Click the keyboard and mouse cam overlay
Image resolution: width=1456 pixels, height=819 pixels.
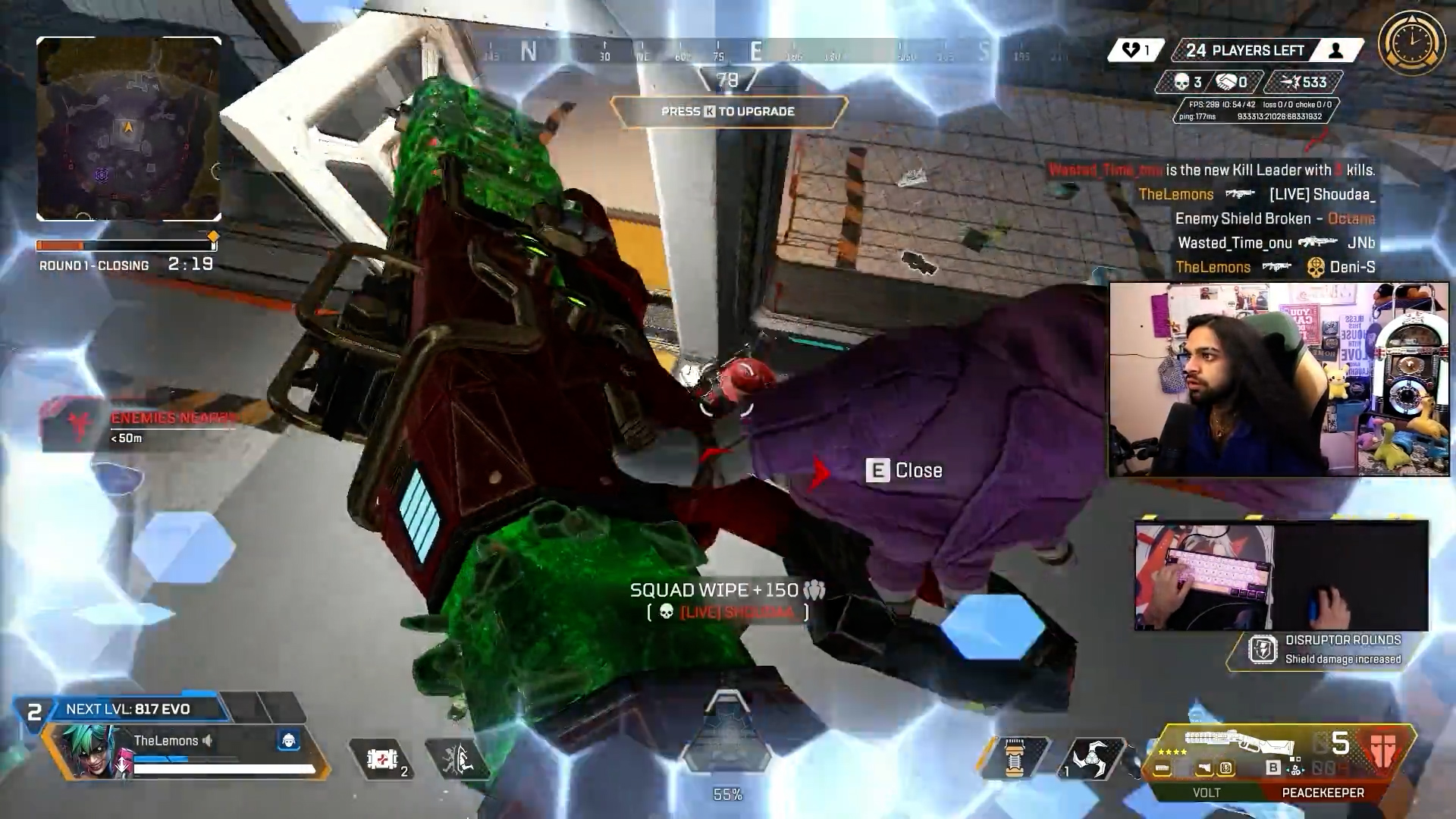(1281, 576)
